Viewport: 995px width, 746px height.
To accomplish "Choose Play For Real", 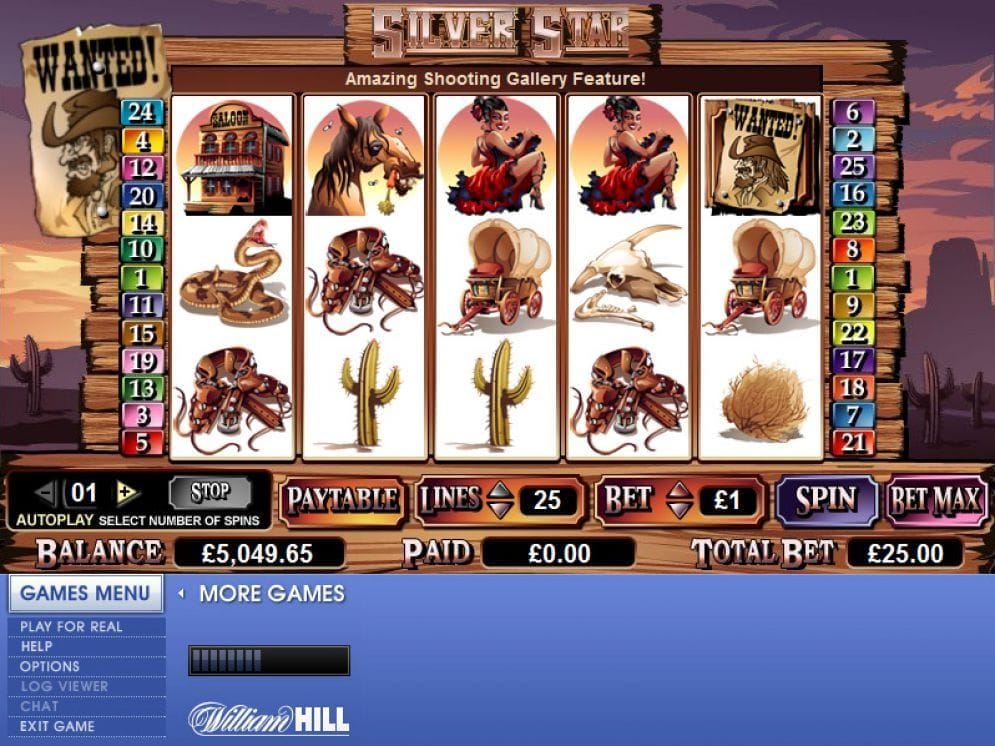I will point(71,627).
